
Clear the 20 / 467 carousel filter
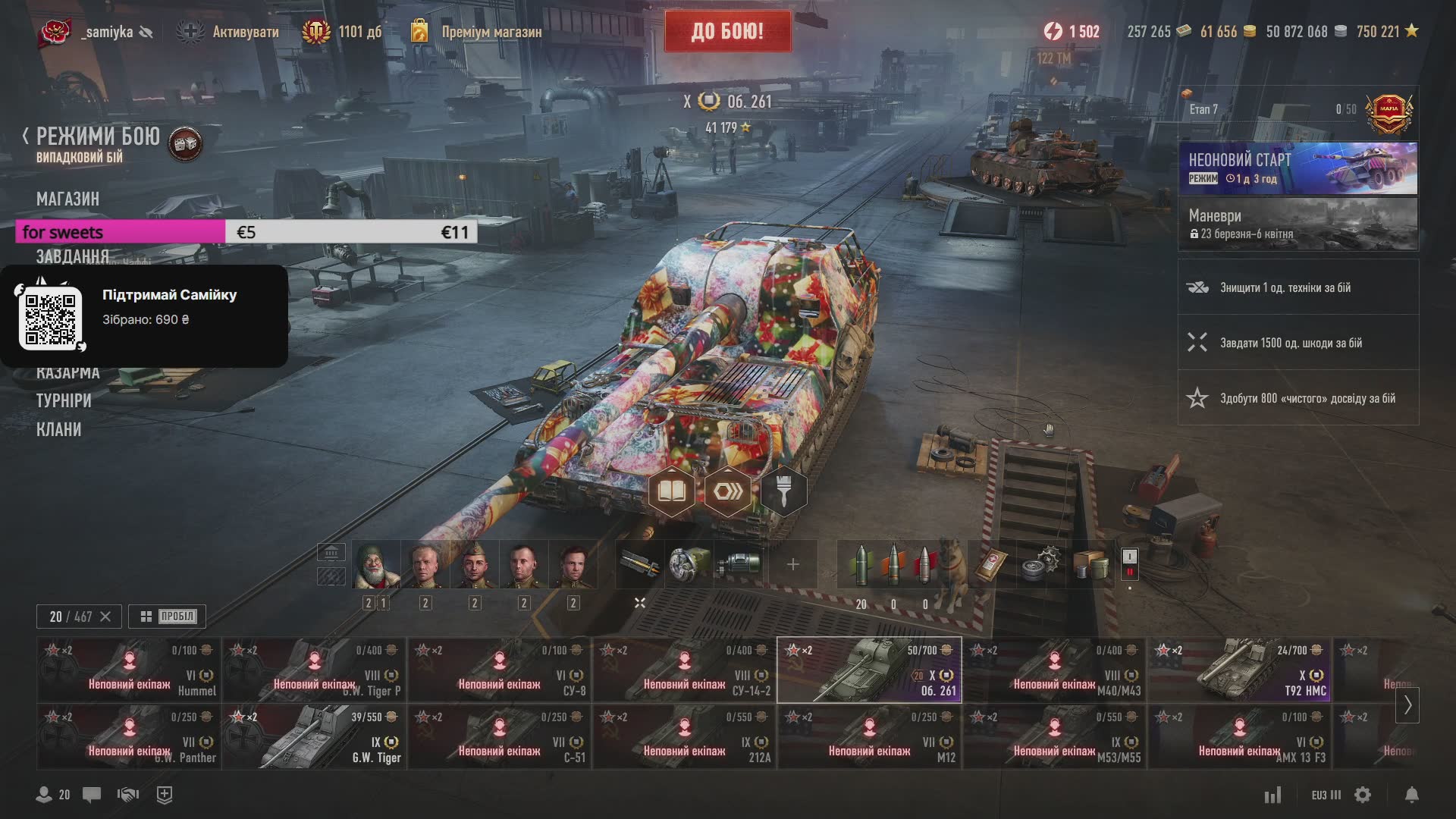[x=105, y=617]
